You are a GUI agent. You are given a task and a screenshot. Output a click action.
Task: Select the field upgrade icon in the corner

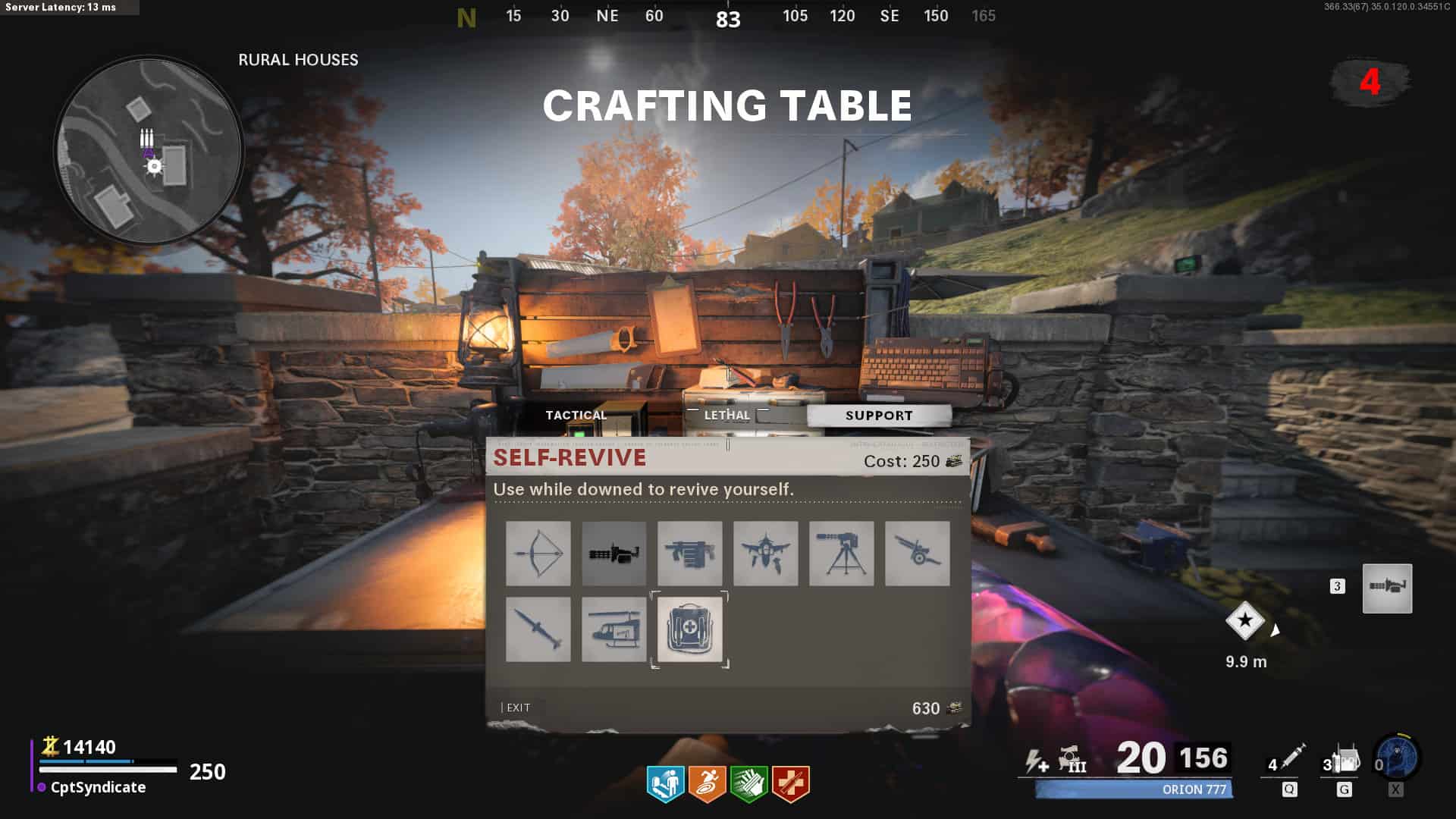1398,758
